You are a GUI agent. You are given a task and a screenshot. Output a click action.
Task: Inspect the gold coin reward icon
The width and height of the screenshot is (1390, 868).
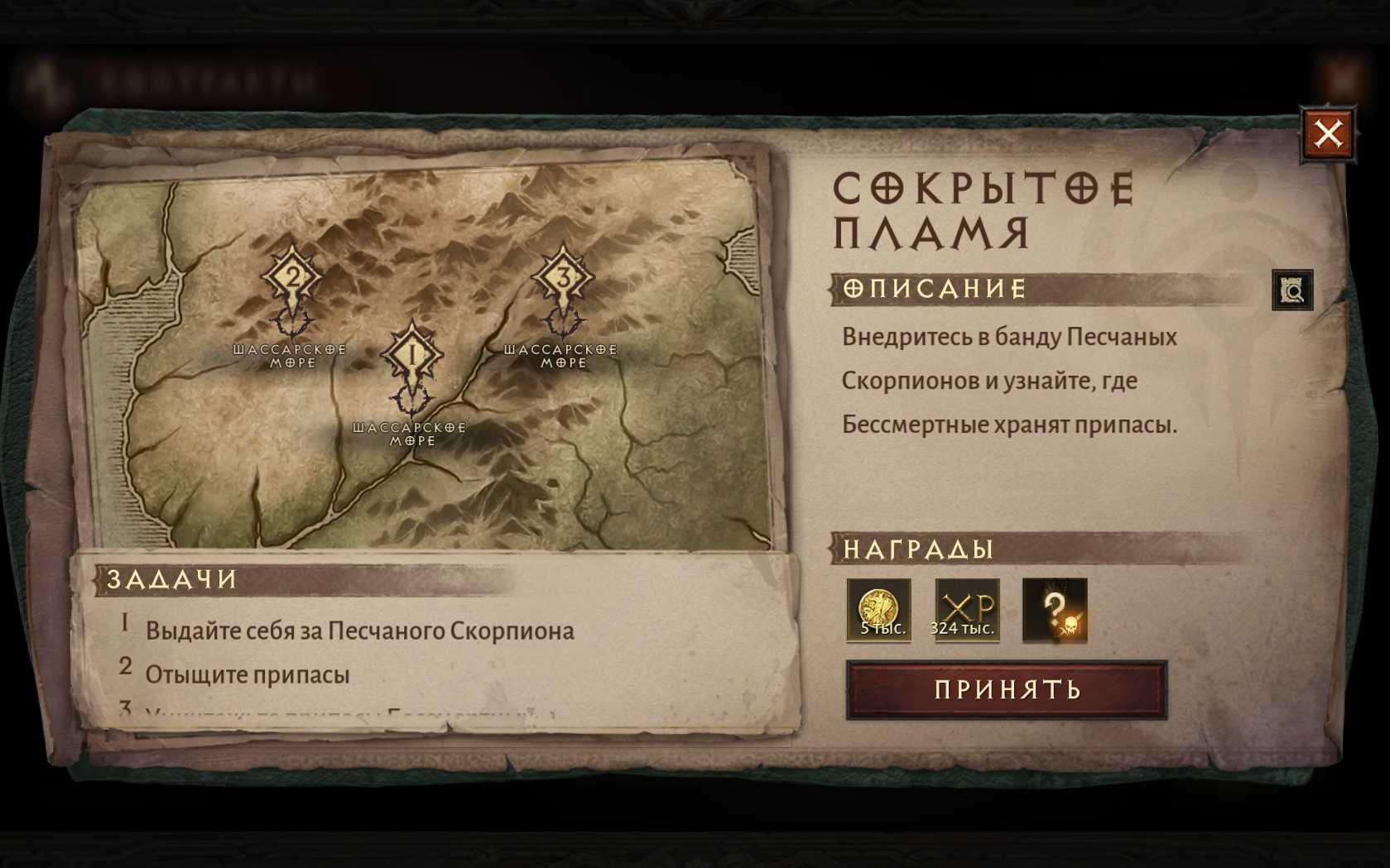878,611
